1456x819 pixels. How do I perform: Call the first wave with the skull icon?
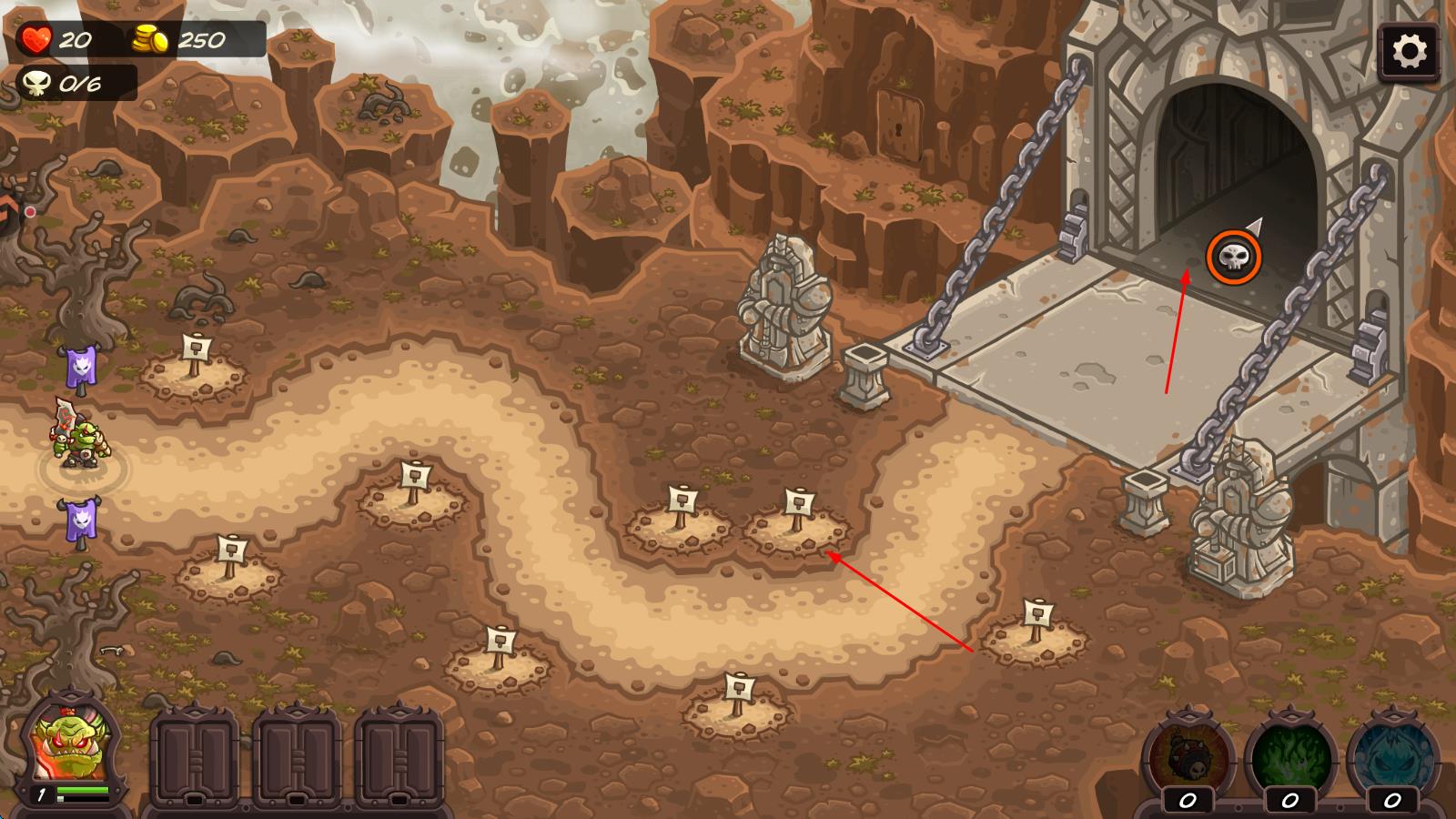(x=1234, y=258)
